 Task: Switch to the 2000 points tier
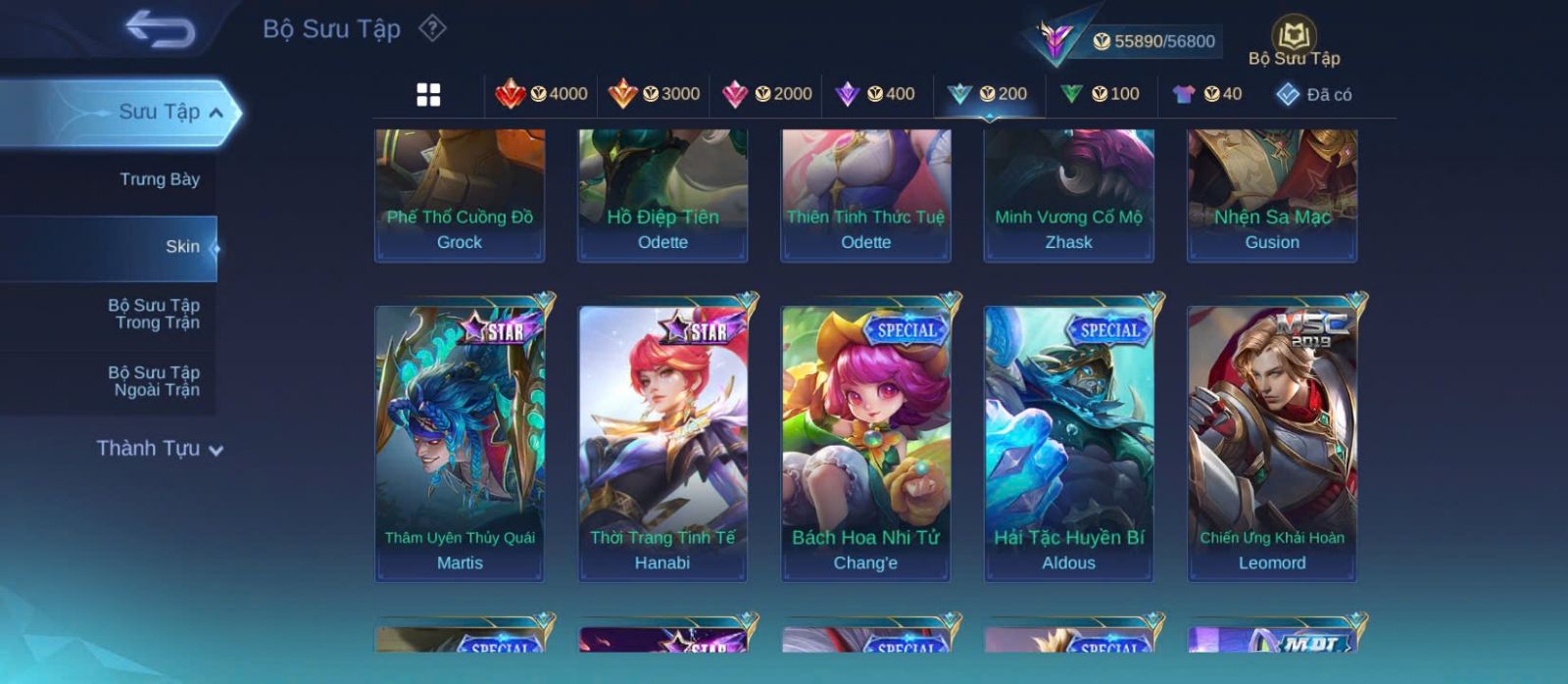click(766, 94)
